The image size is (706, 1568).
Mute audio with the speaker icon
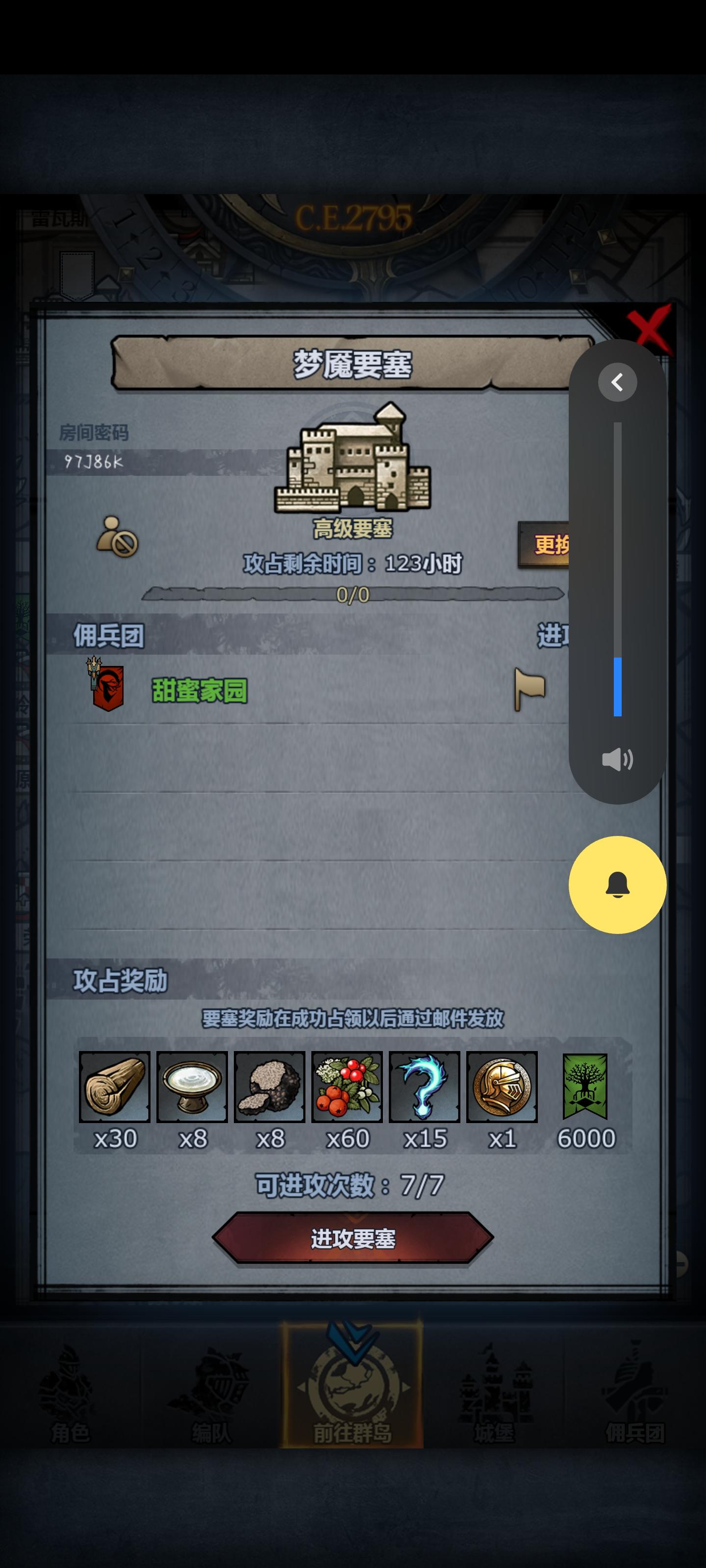(x=617, y=759)
